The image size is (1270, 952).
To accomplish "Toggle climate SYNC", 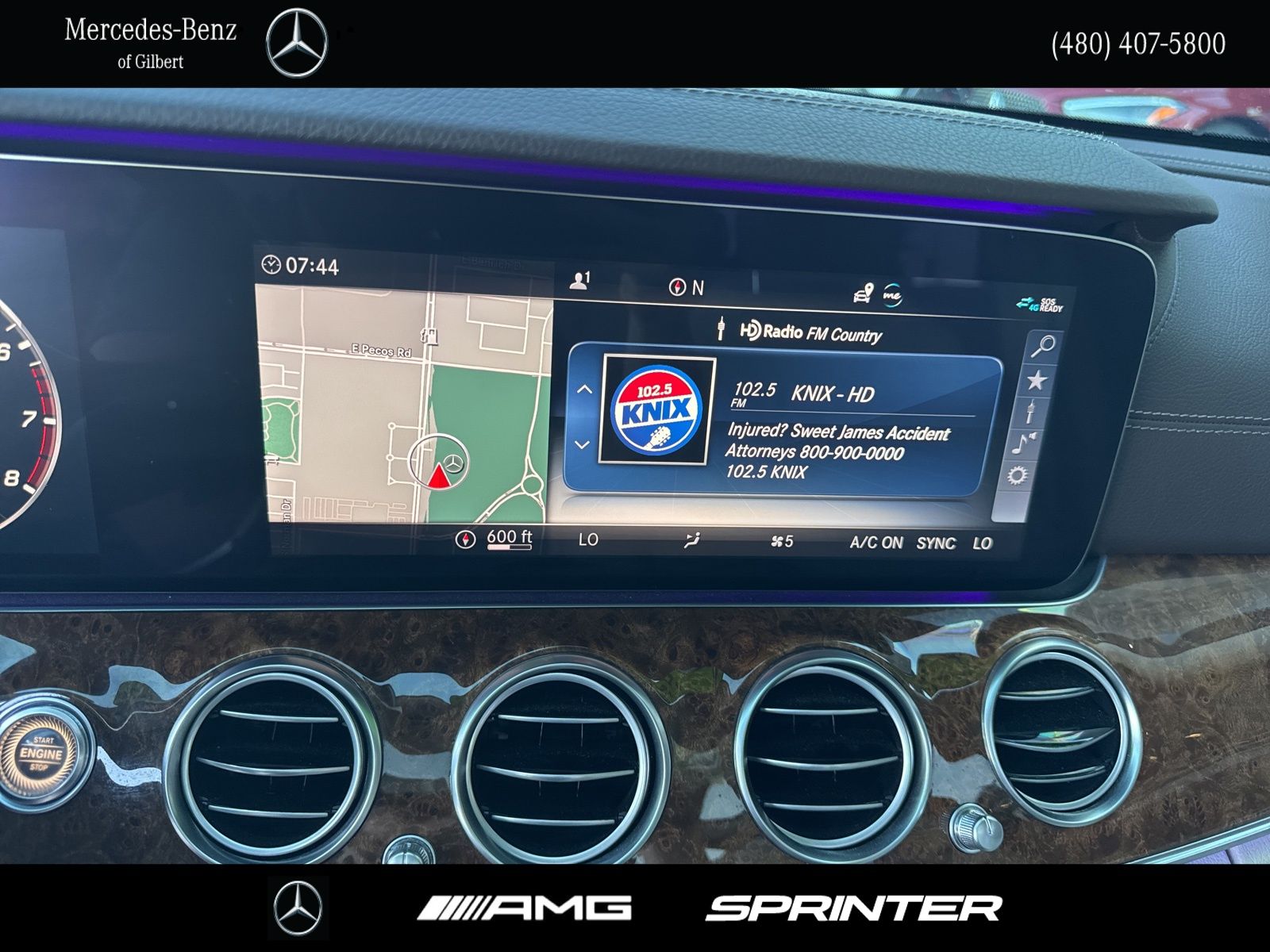I will 936,543.
